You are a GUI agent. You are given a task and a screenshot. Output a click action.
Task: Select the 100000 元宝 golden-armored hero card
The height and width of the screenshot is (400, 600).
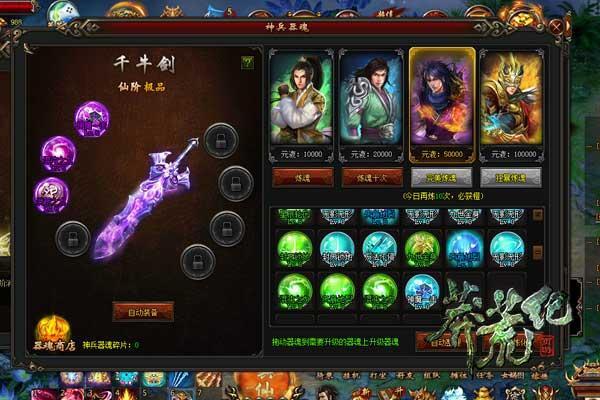pos(511,102)
